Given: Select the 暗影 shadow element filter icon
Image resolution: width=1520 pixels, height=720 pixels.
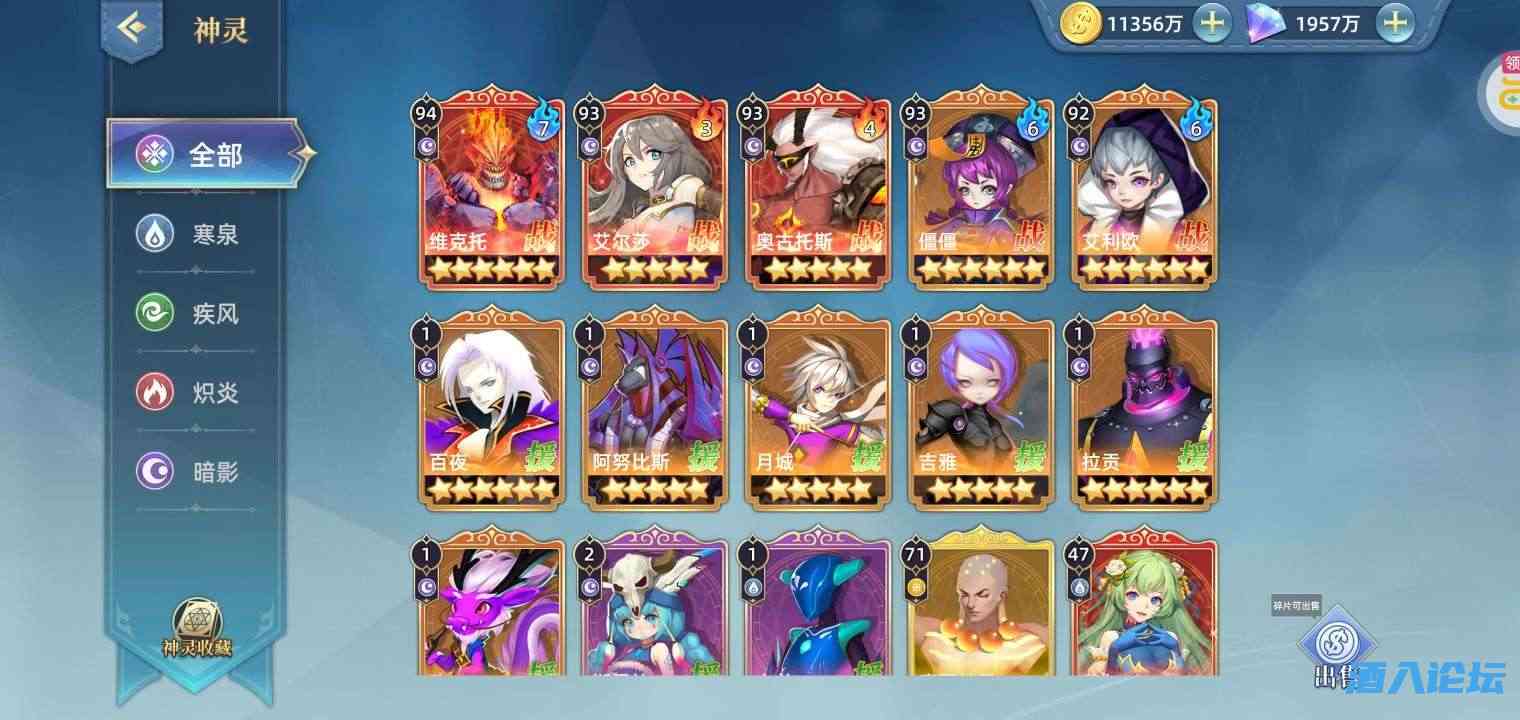Looking at the screenshot, I should tap(153, 471).
